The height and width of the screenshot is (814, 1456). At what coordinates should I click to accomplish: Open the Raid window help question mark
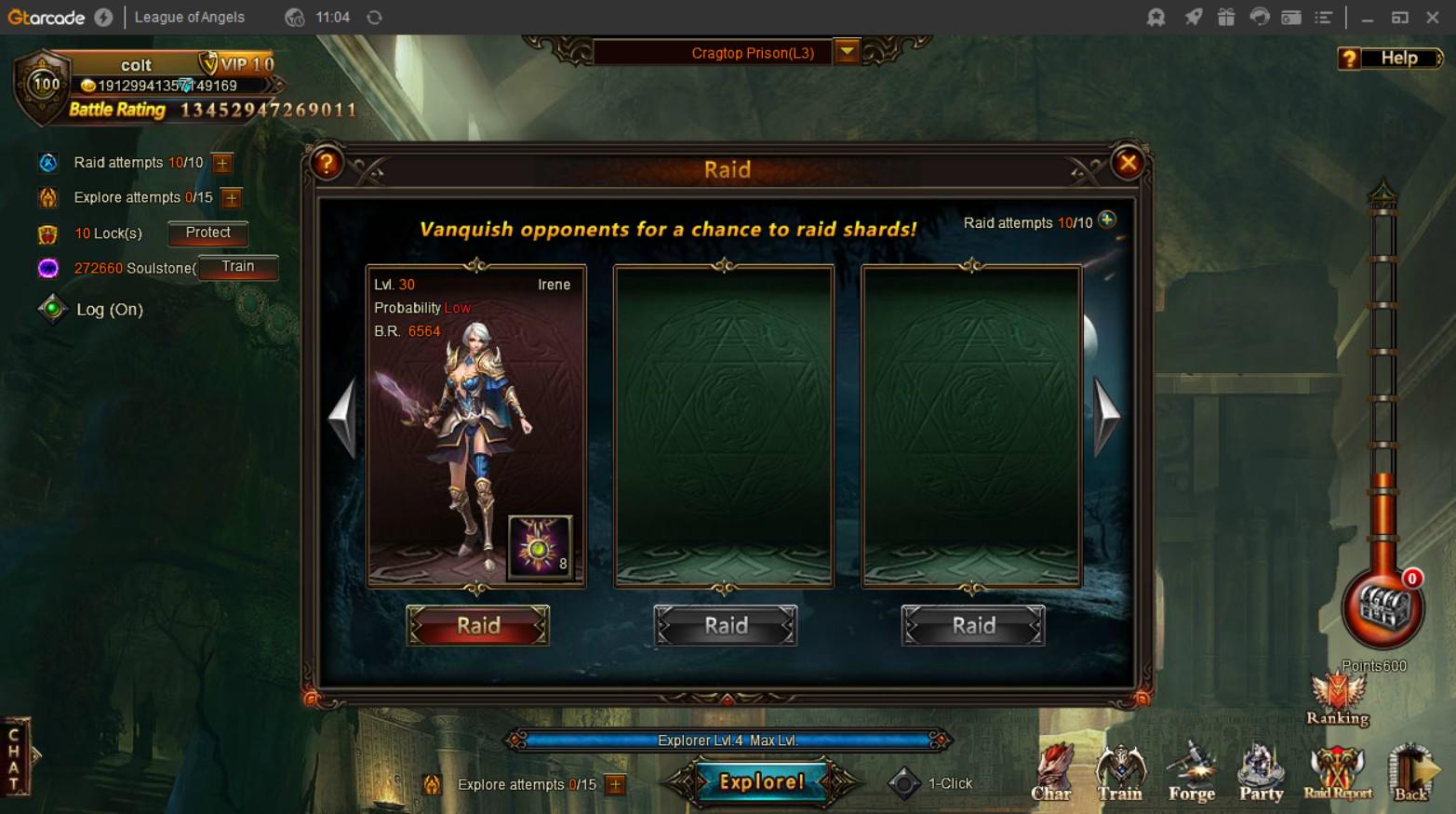[327, 164]
